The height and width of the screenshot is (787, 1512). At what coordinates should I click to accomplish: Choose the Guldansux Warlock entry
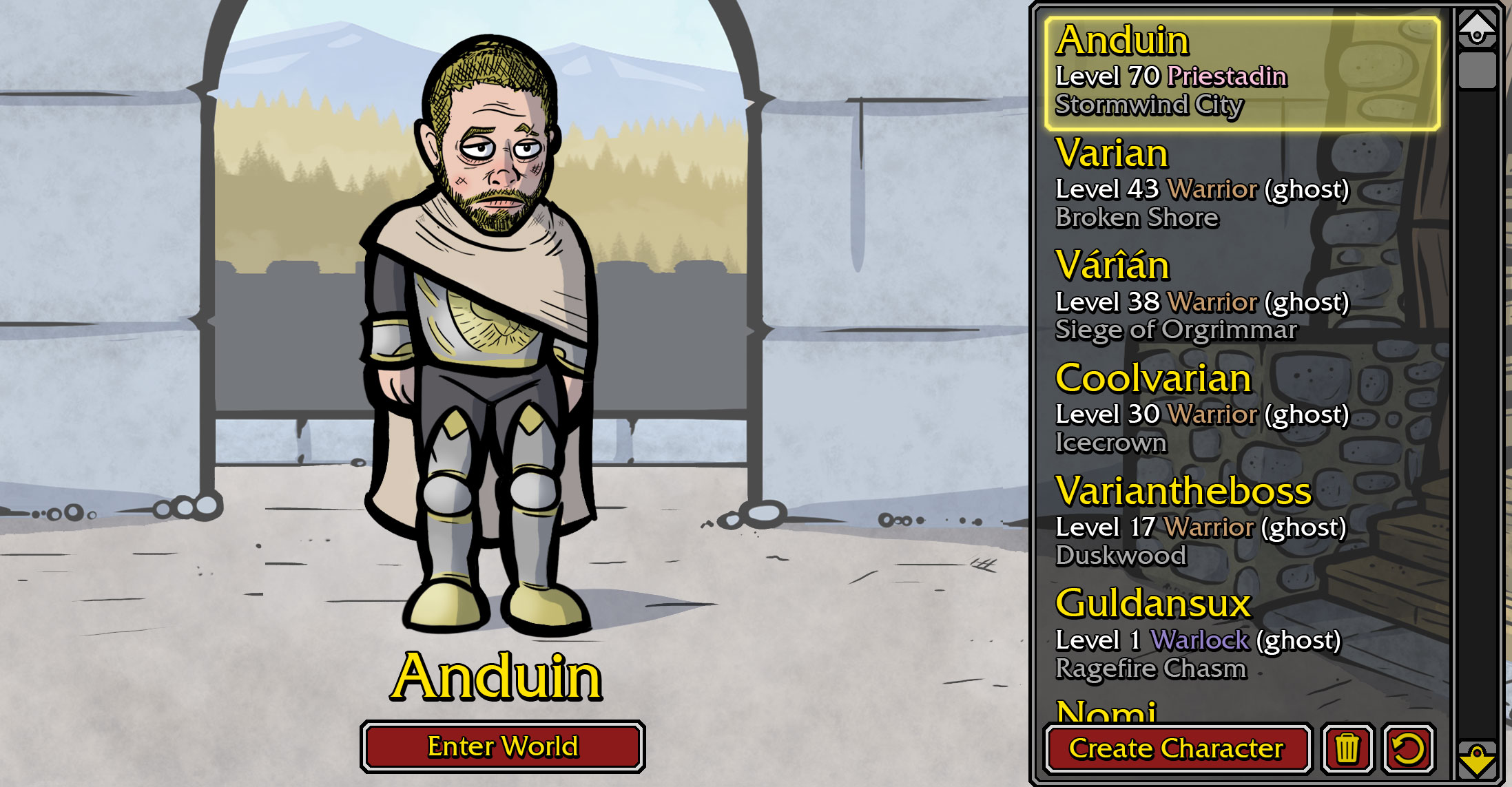[x=1241, y=634]
